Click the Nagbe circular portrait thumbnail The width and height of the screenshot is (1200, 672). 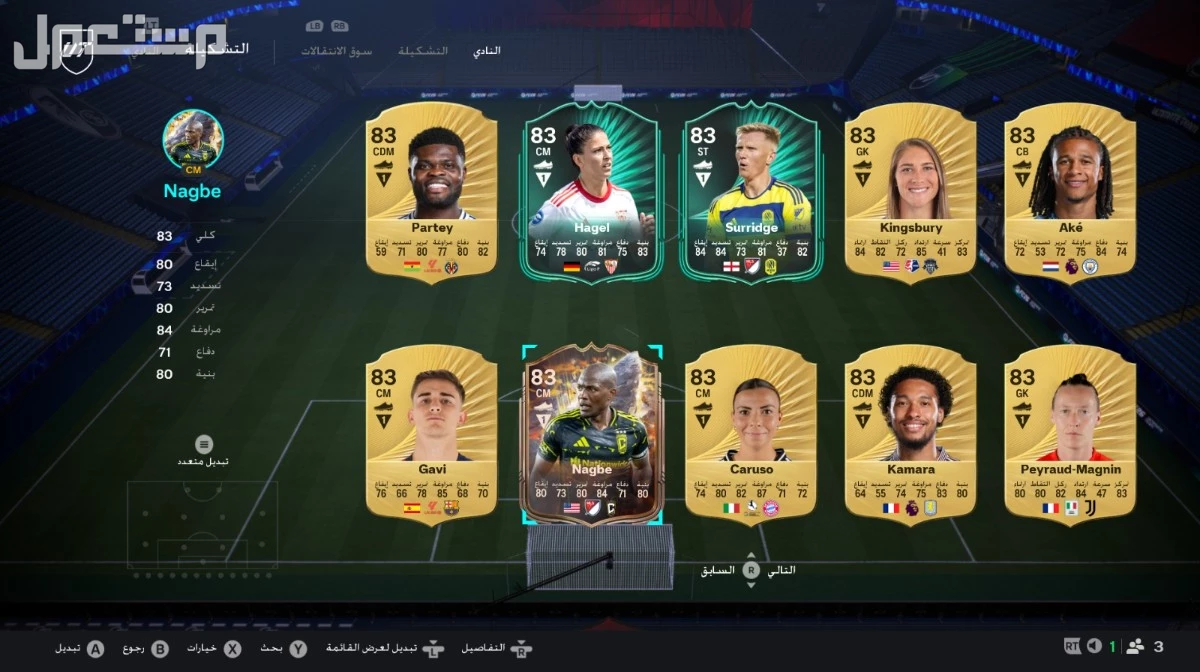click(x=193, y=139)
